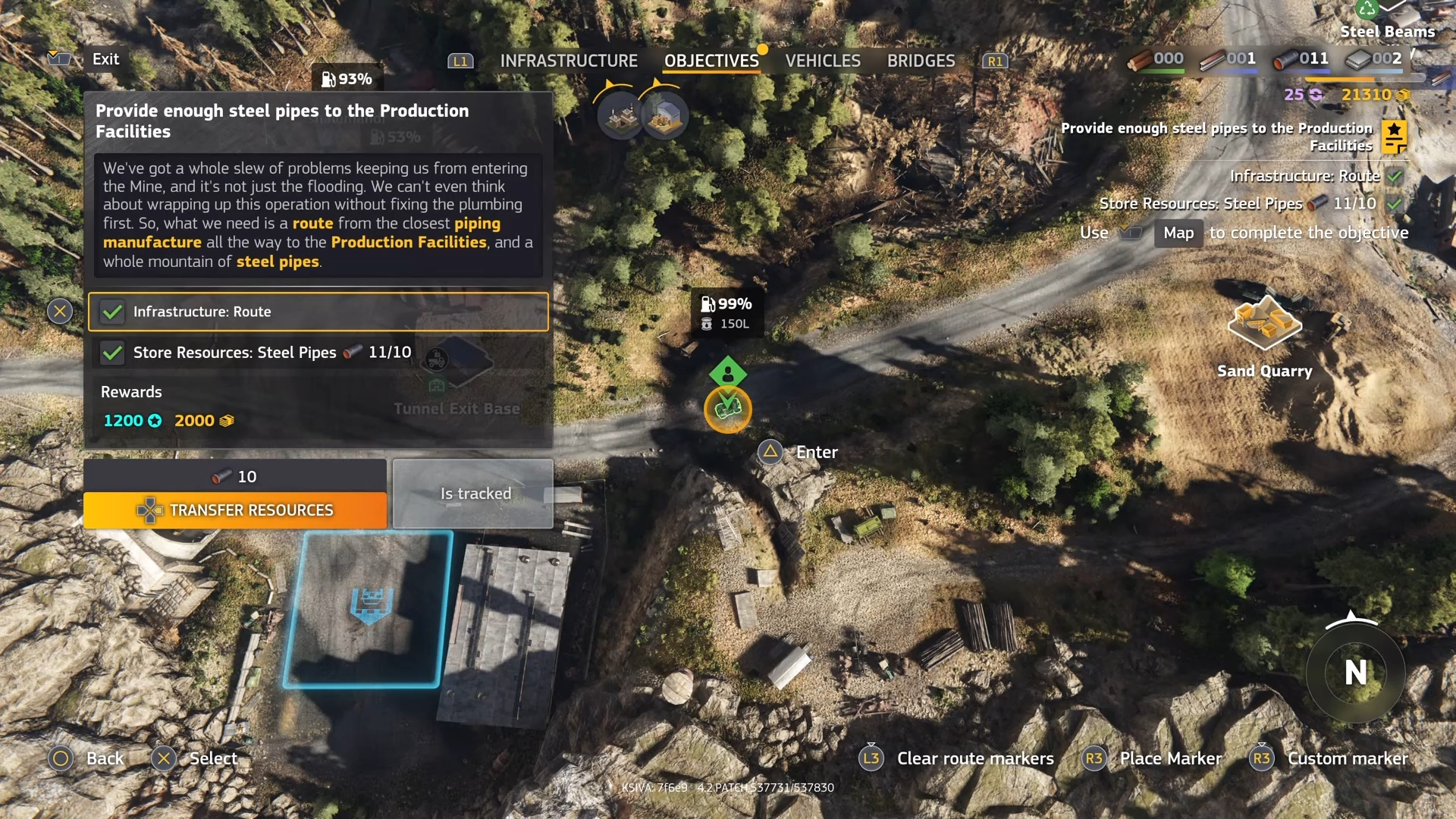Click the Steel Beams location label
This screenshot has width=1456, height=819.
[1387, 31]
